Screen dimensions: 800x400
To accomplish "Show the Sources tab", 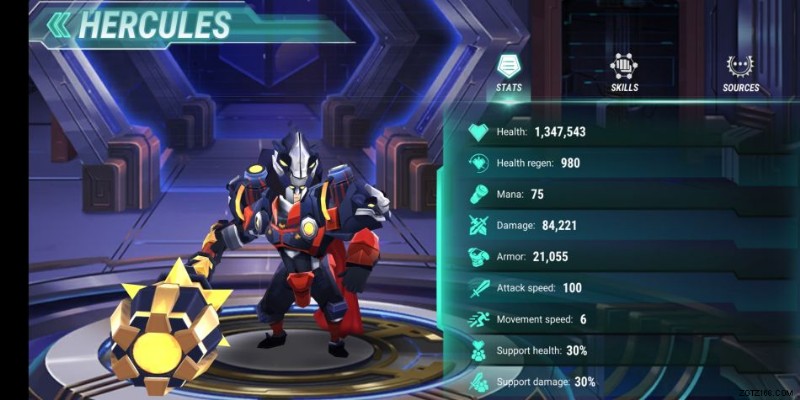I will [741, 73].
